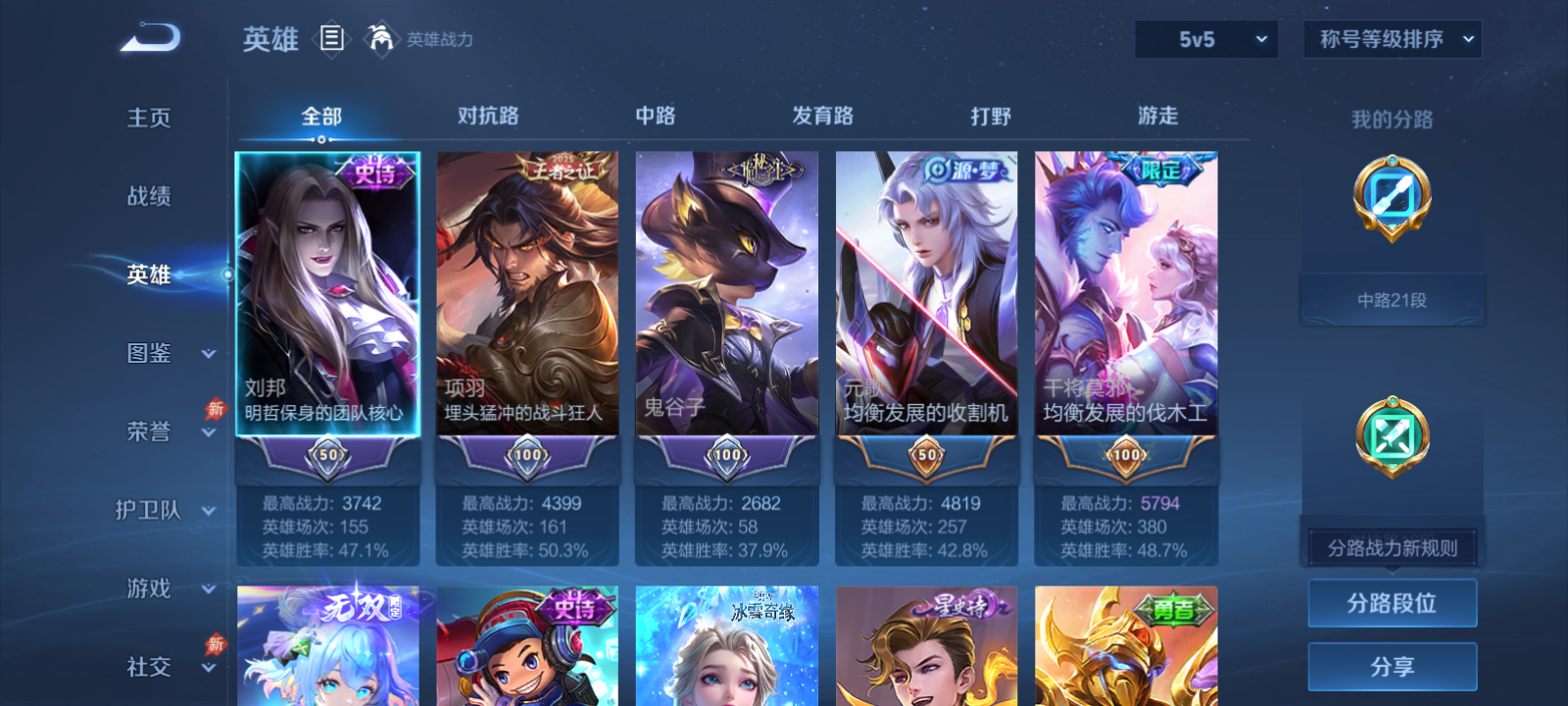Click the 源·梦 label on 元歌's card
This screenshot has width=1568, height=706.
tap(963, 168)
